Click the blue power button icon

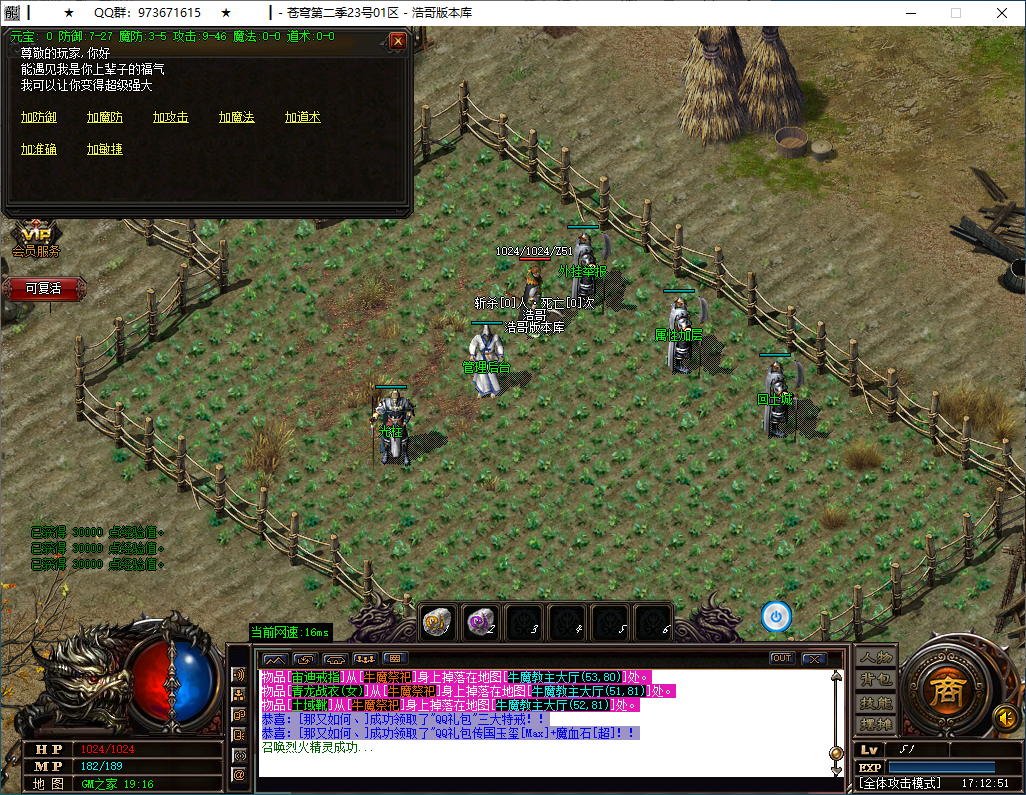[776, 616]
